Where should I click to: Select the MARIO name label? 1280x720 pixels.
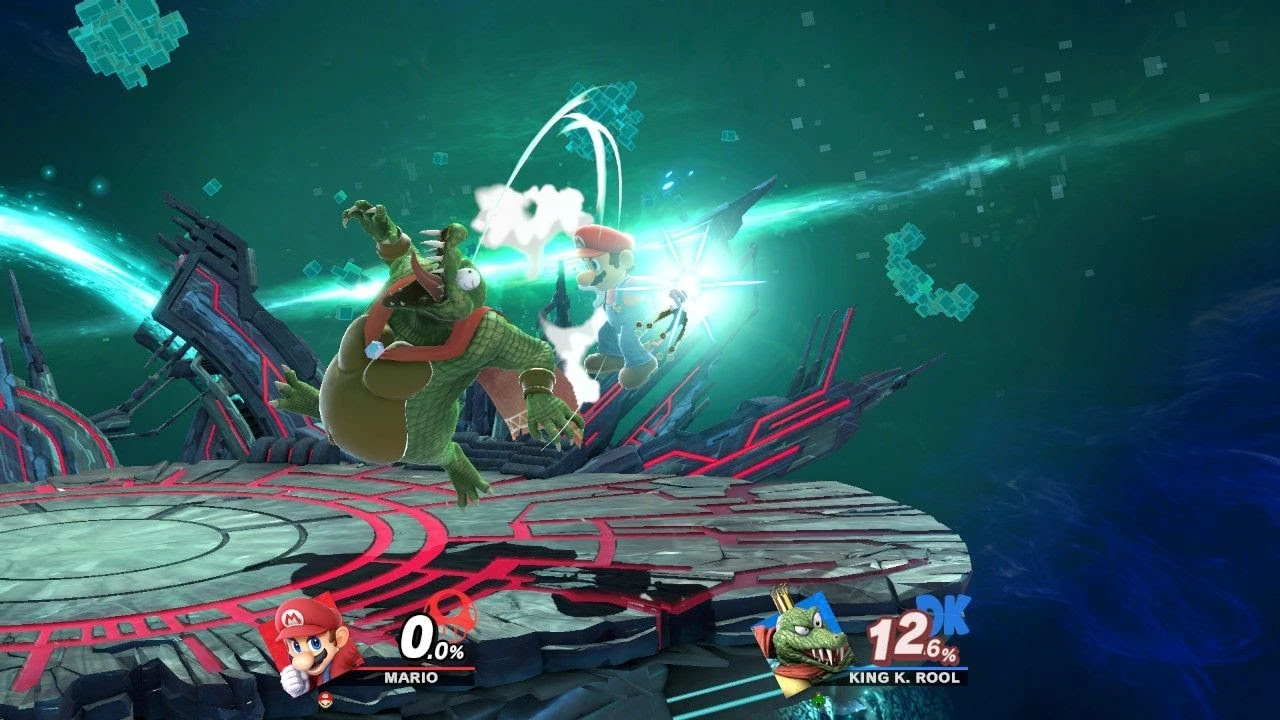(x=411, y=678)
